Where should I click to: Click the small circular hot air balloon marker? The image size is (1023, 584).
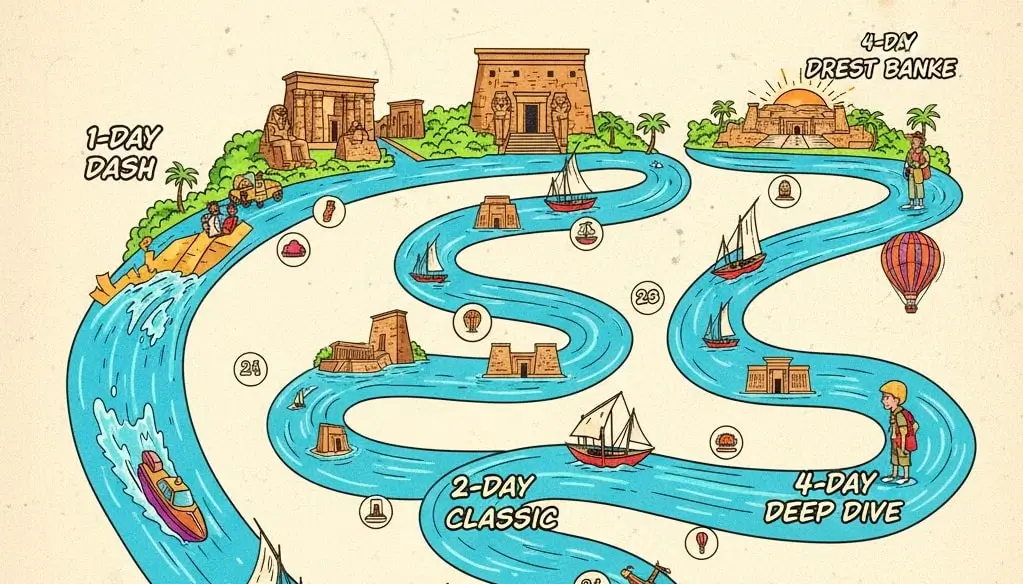(x=702, y=541)
